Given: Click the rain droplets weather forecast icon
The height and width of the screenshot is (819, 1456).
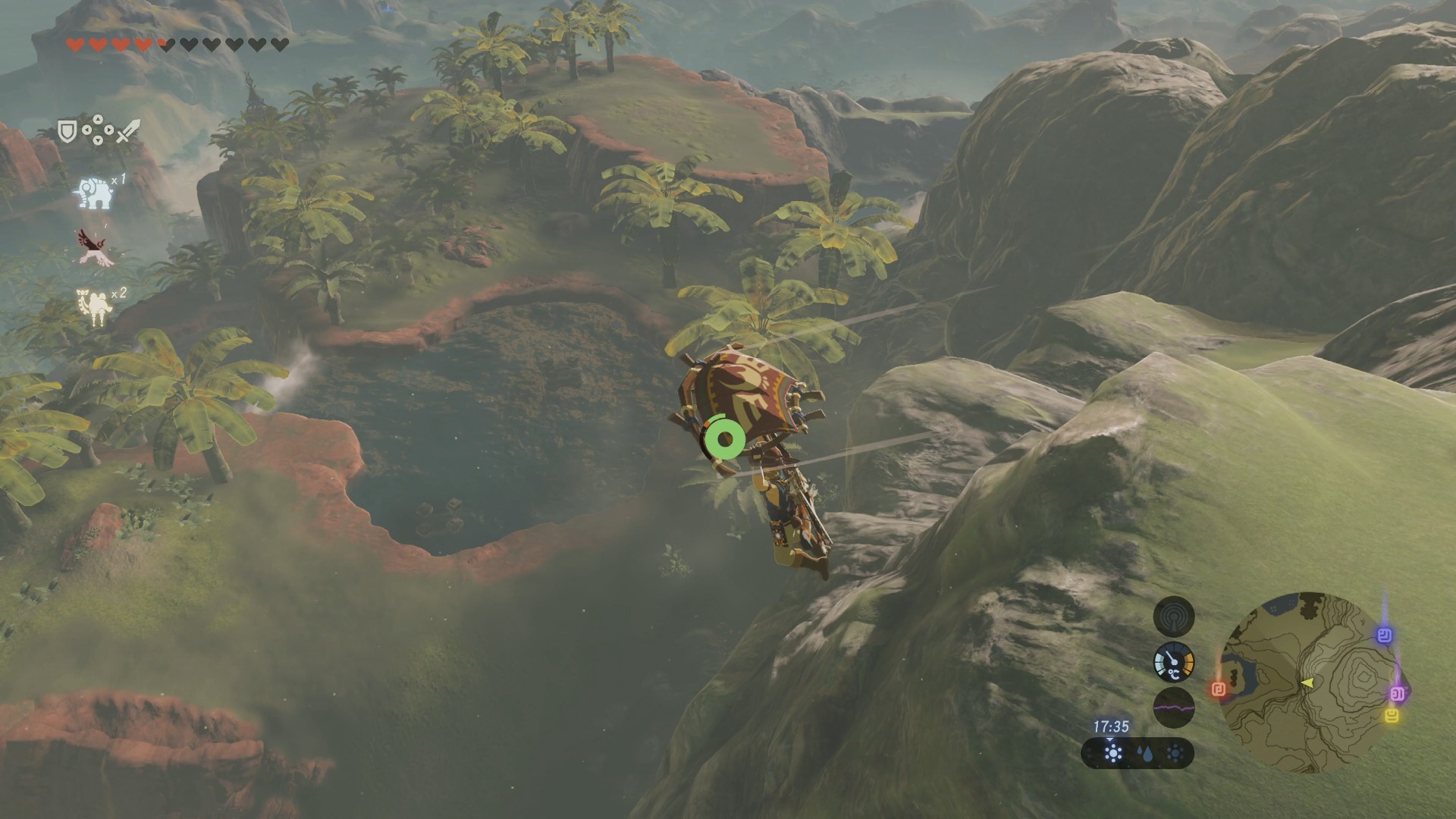Looking at the screenshot, I should (x=1144, y=754).
